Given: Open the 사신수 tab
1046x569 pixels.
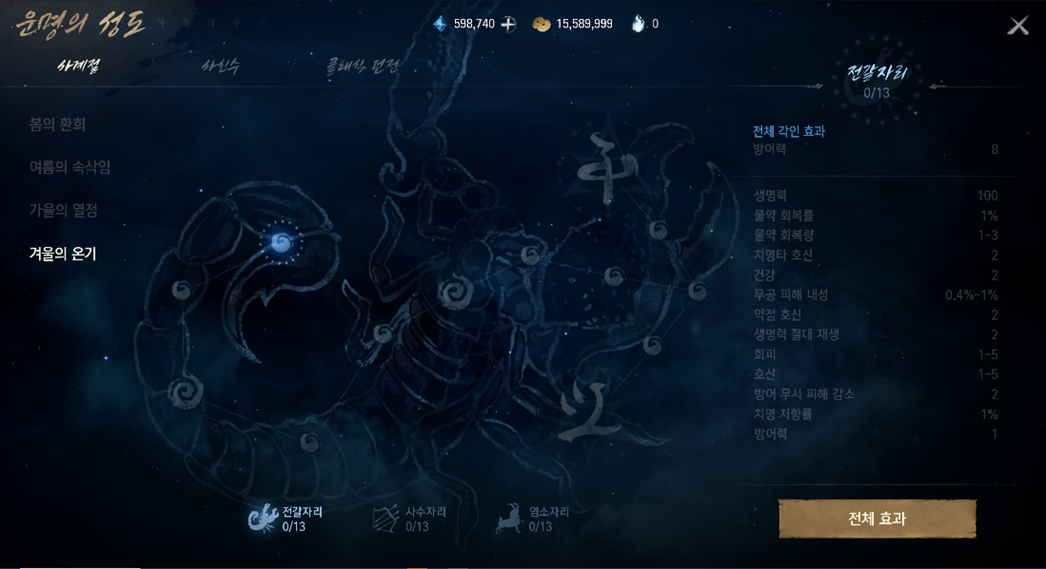Looking at the screenshot, I should click(220, 66).
